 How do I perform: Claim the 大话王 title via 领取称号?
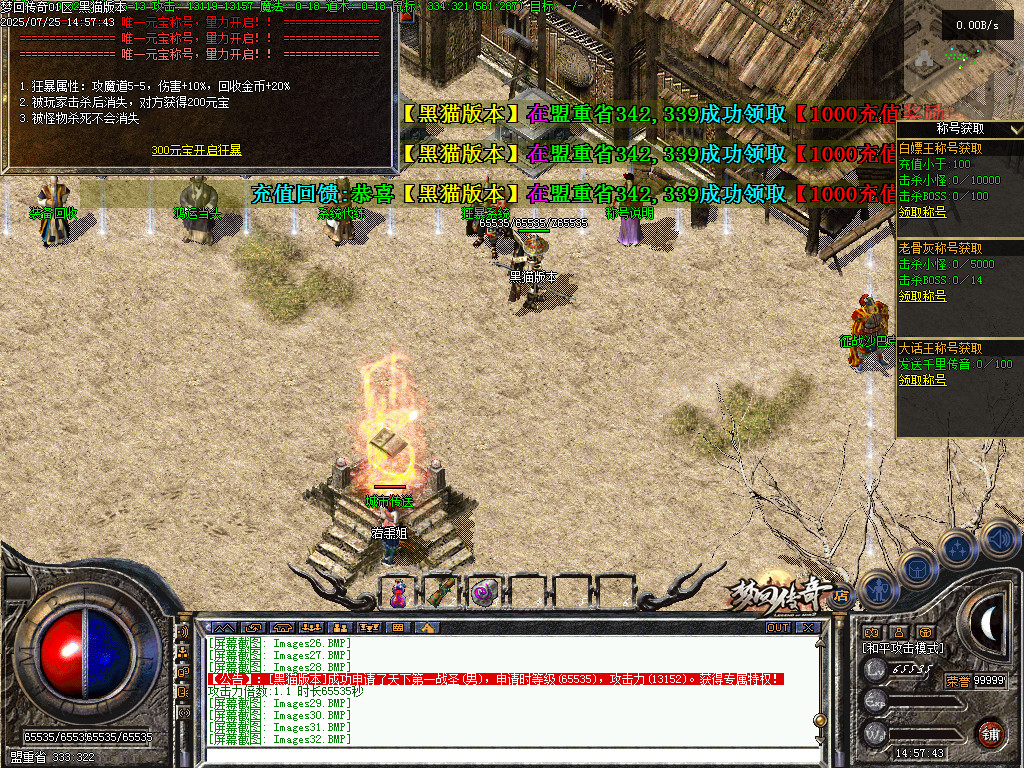(x=922, y=380)
